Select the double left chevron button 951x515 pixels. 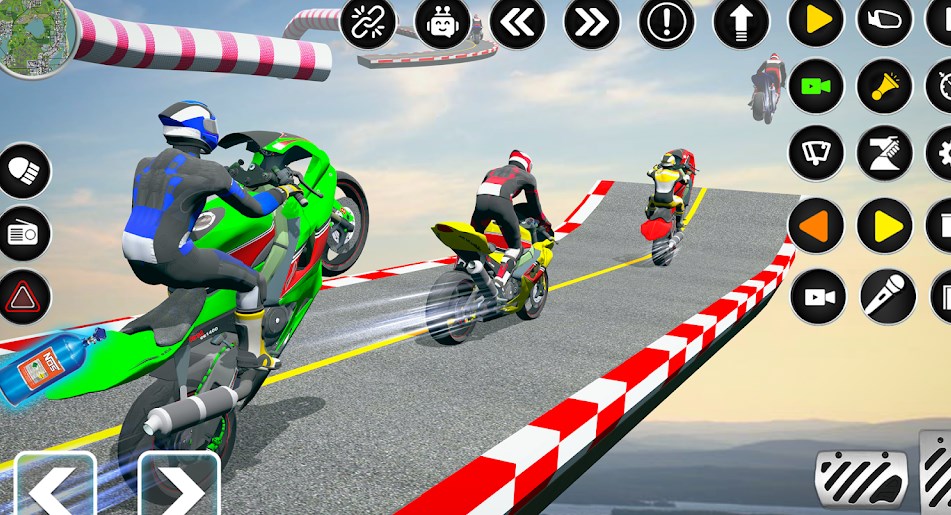(517, 22)
